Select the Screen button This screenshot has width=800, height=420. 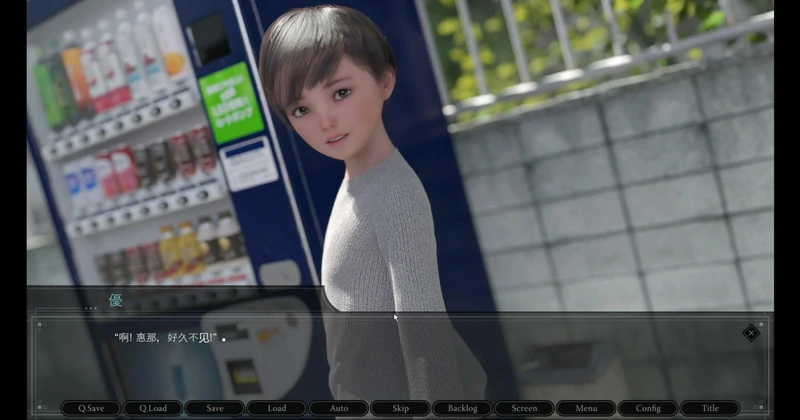524,408
